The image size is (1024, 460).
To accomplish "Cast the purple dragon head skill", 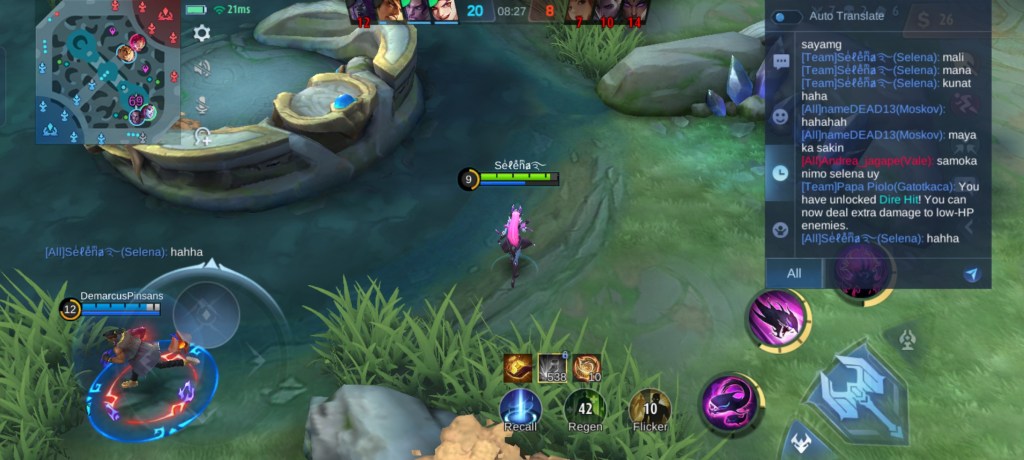I will tap(778, 320).
